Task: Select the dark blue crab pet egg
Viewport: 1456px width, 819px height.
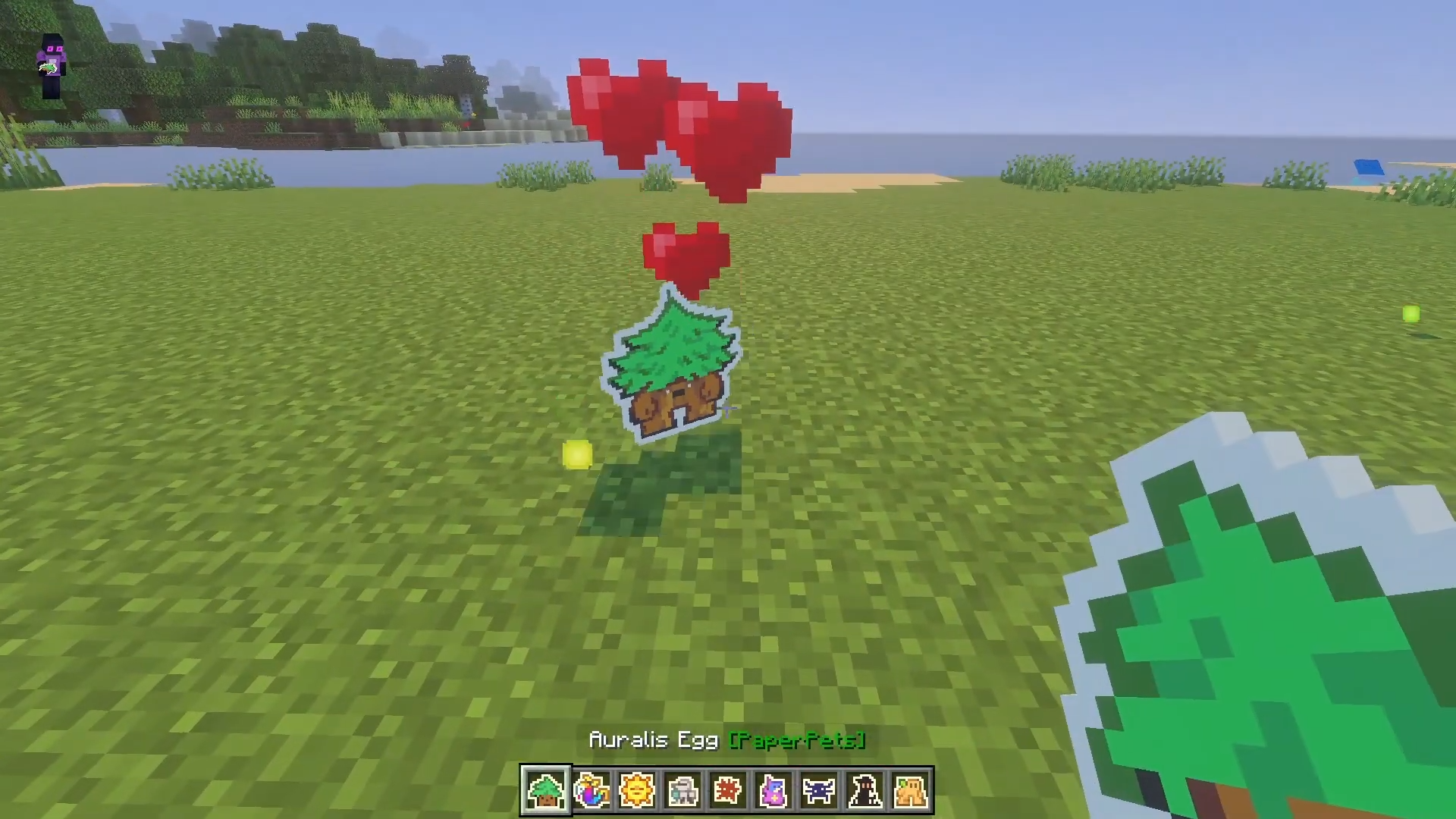Action: [819, 790]
